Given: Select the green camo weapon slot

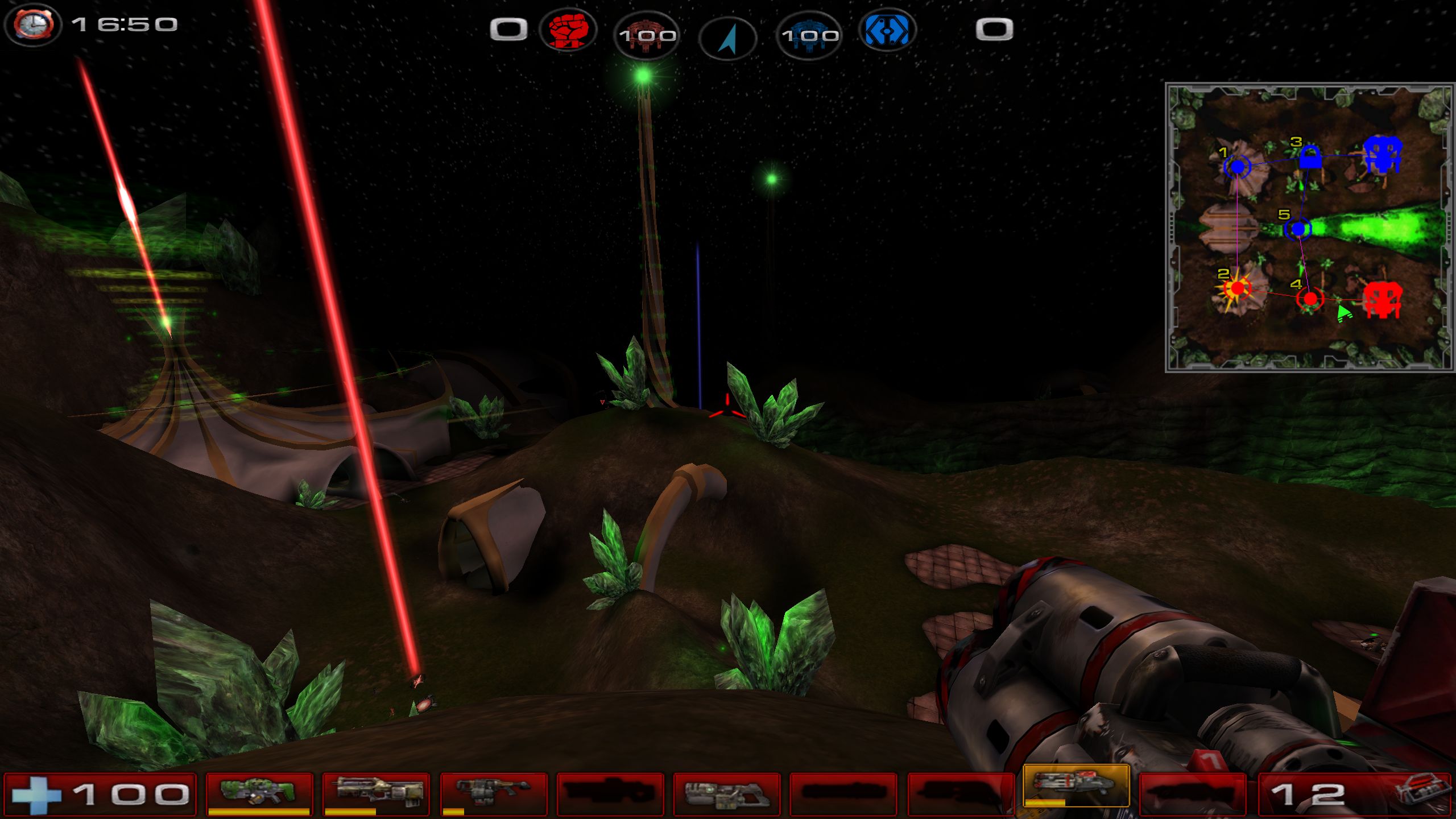Looking at the screenshot, I should [259, 793].
